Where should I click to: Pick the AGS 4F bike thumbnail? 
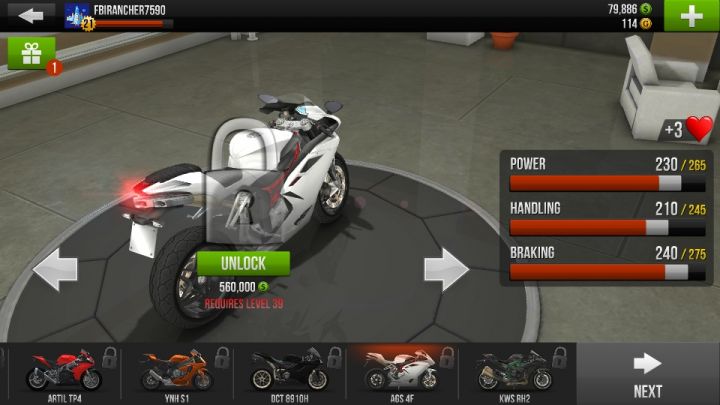point(401,372)
